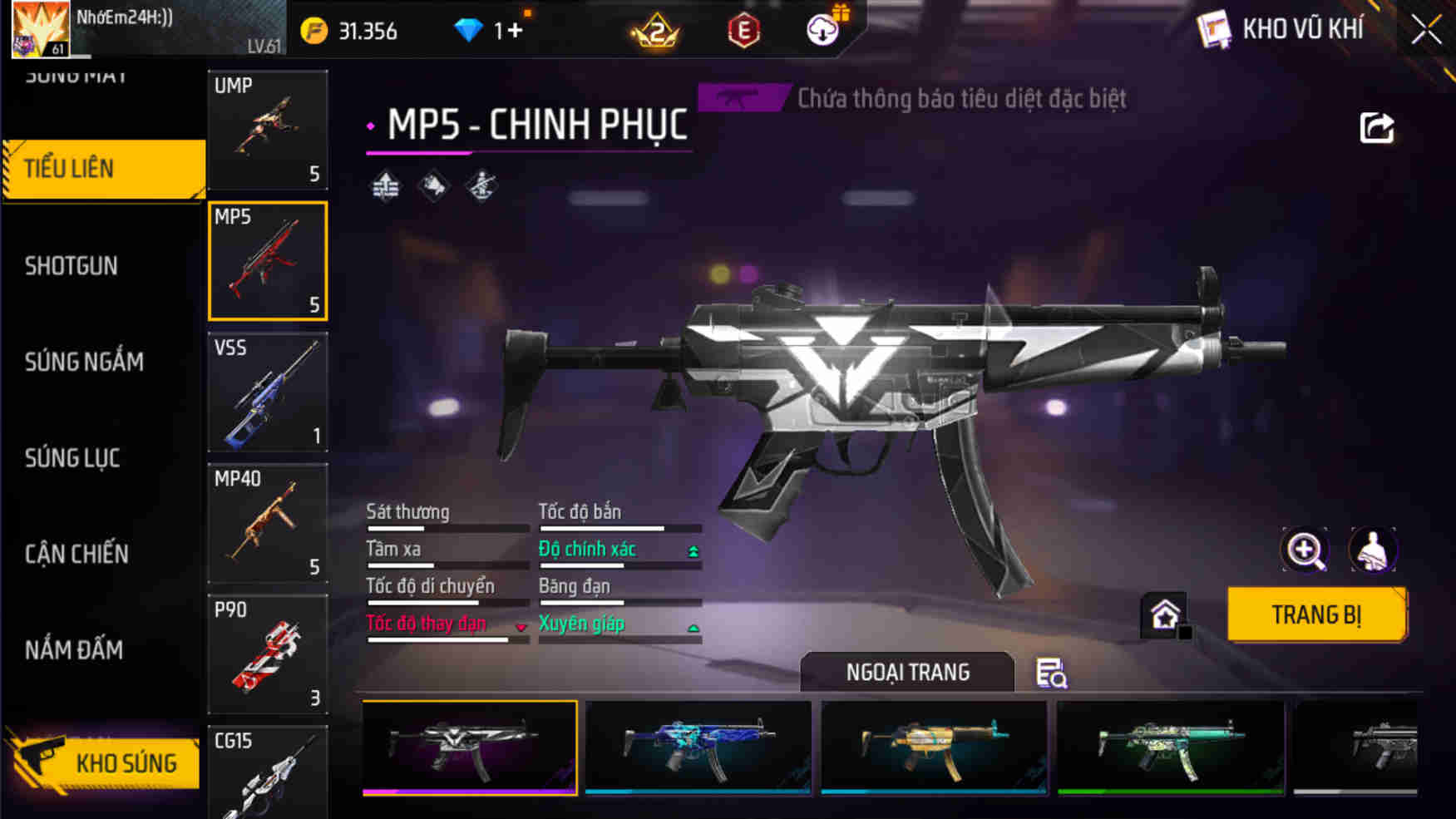The height and width of the screenshot is (819, 1456).
Task: Select the TIỂU LIÊN weapon category
Action: 103,169
